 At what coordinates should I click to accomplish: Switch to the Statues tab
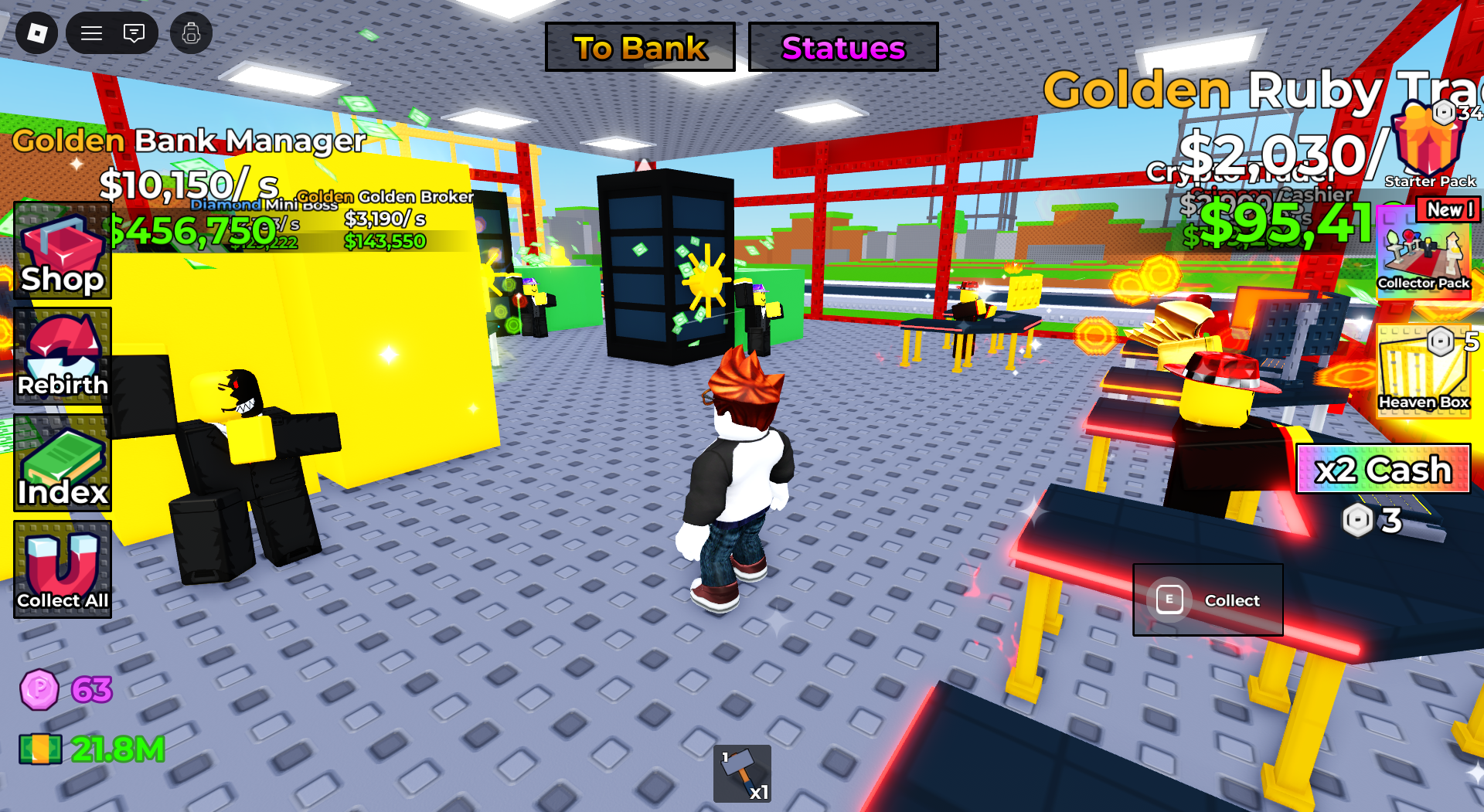pyautogui.click(x=842, y=47)
